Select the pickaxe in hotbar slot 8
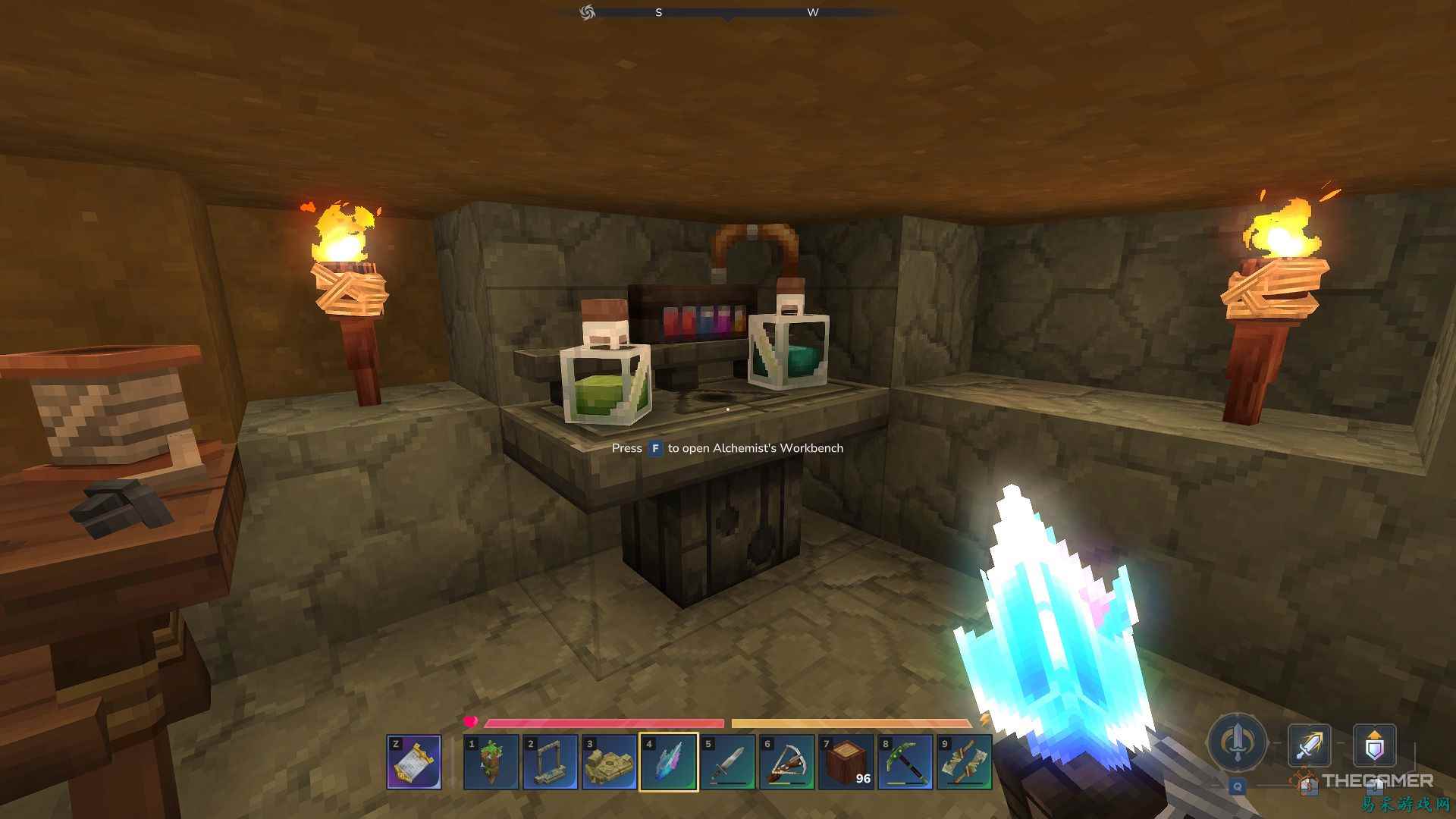1456x819 pixels. (907, 762)
